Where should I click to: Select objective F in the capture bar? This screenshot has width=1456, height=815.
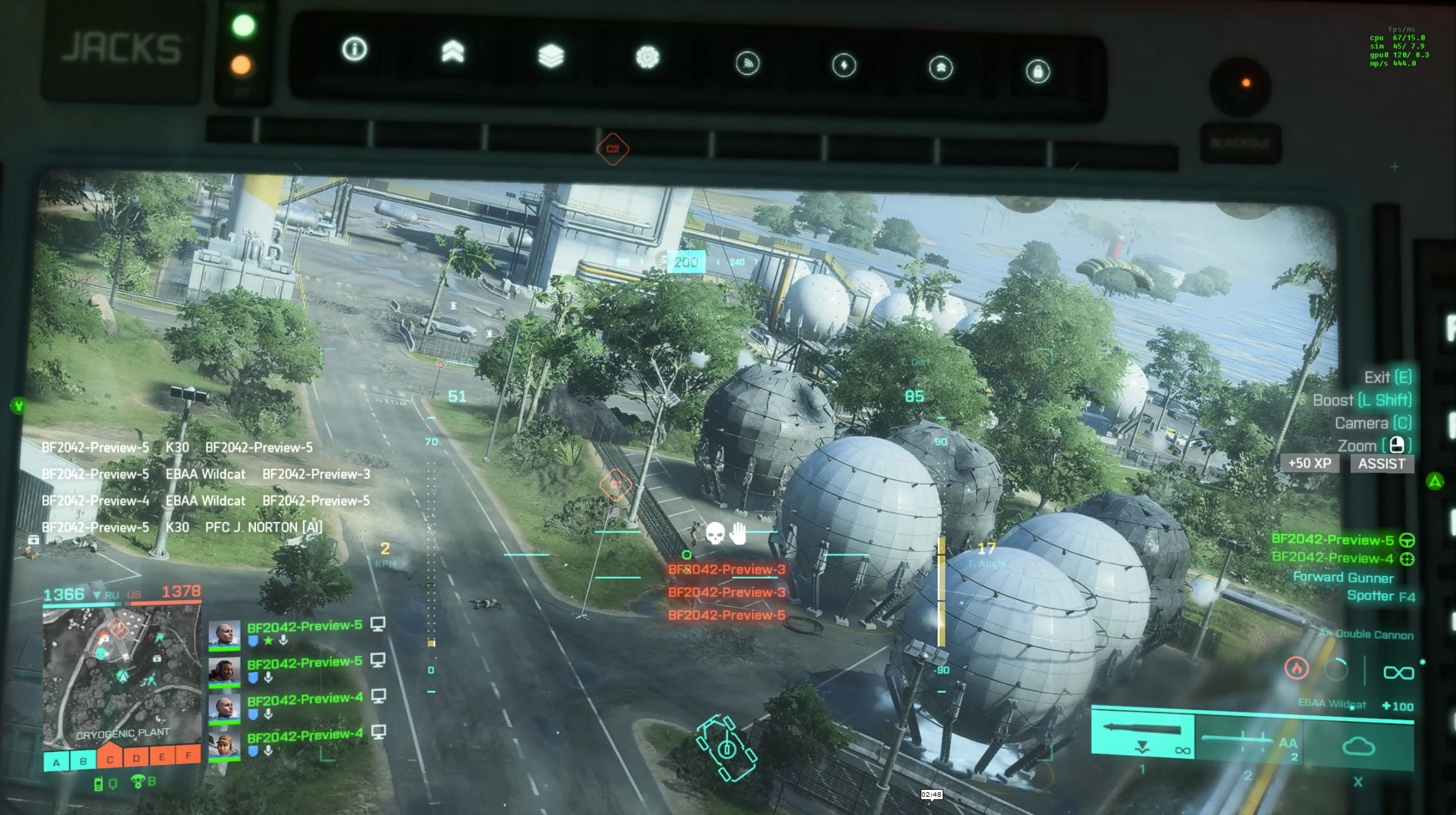(x=188, y=754)
